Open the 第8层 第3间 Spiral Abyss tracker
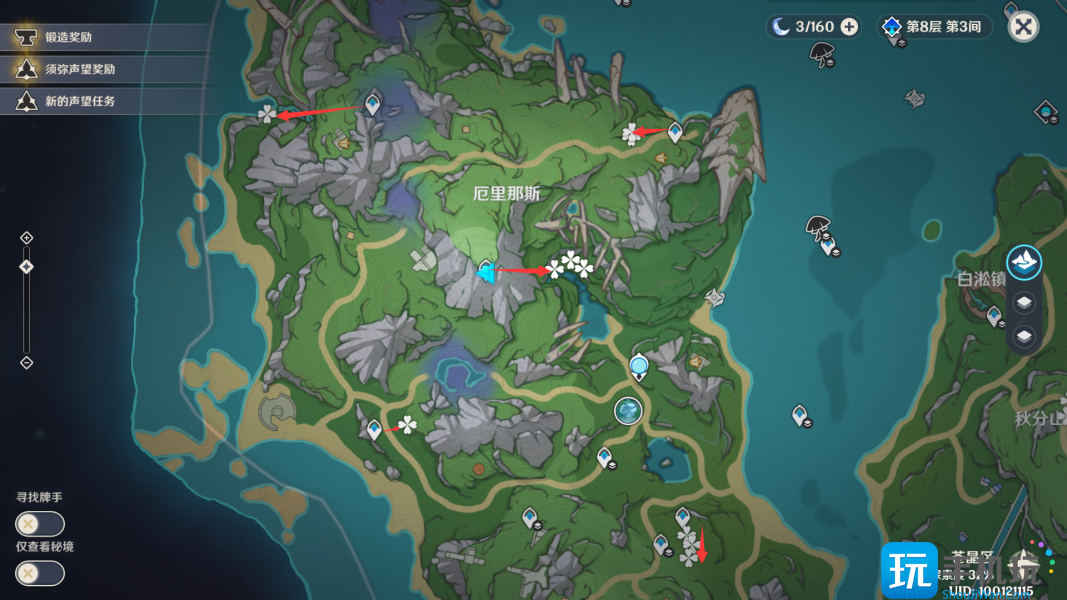This screenshot has width=1067, height=600. pos(935,27)
